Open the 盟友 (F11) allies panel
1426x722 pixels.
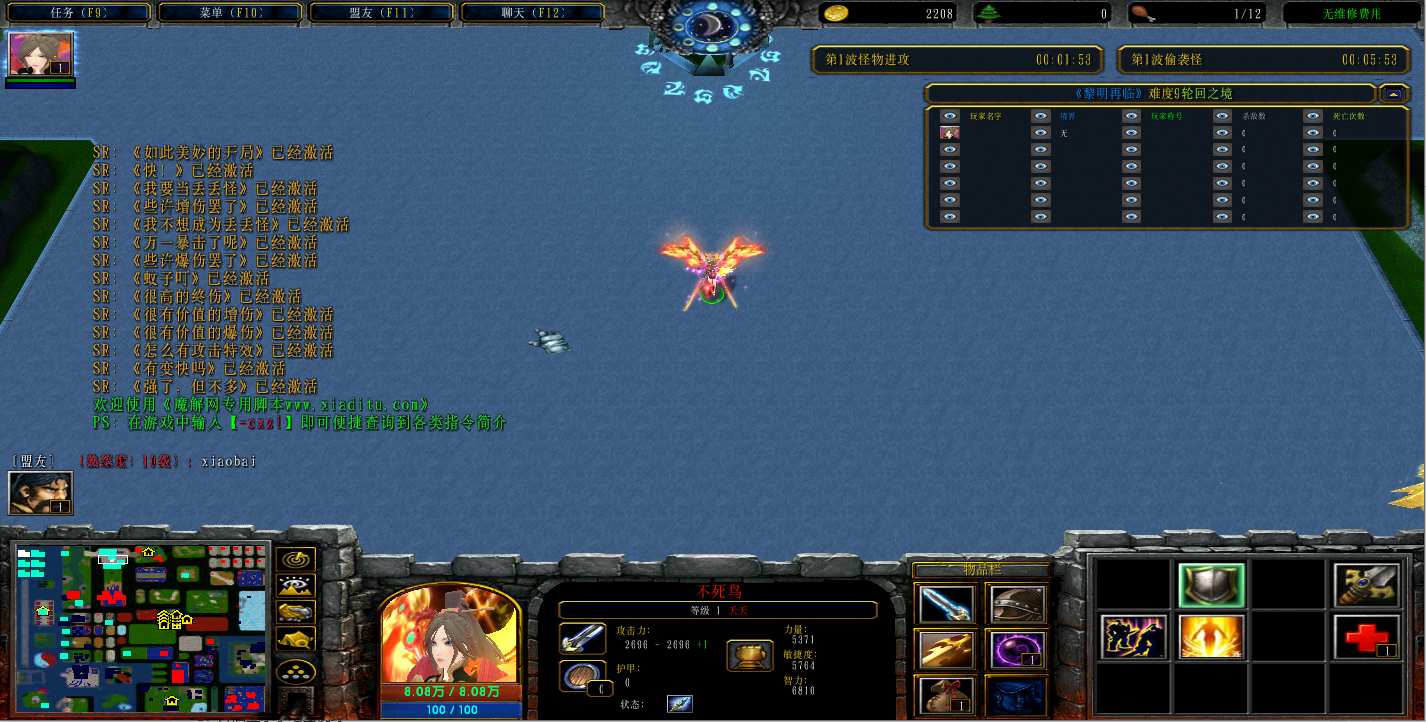click(x=383, y=13)
